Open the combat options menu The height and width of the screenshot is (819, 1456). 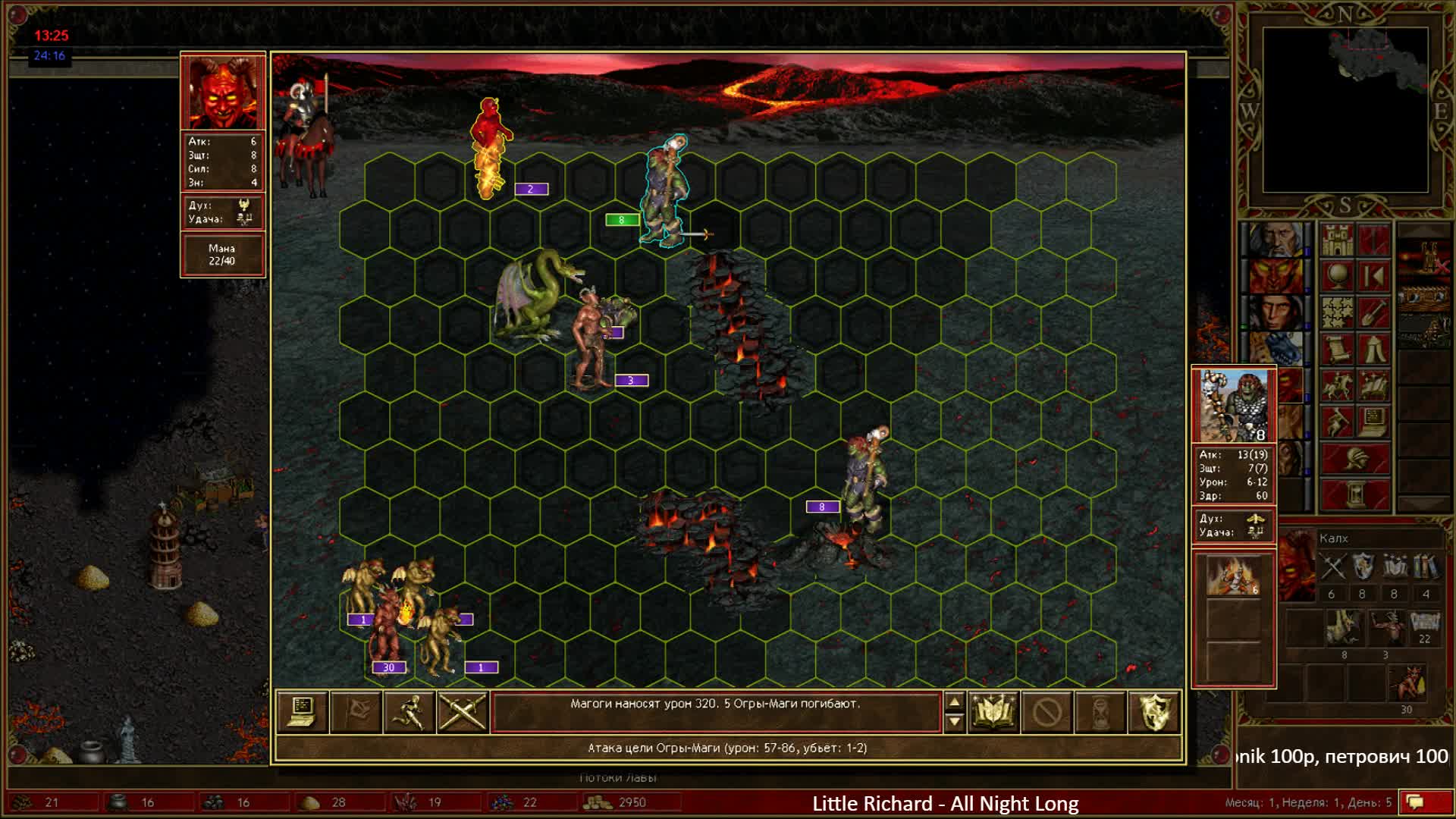(303, 712)
